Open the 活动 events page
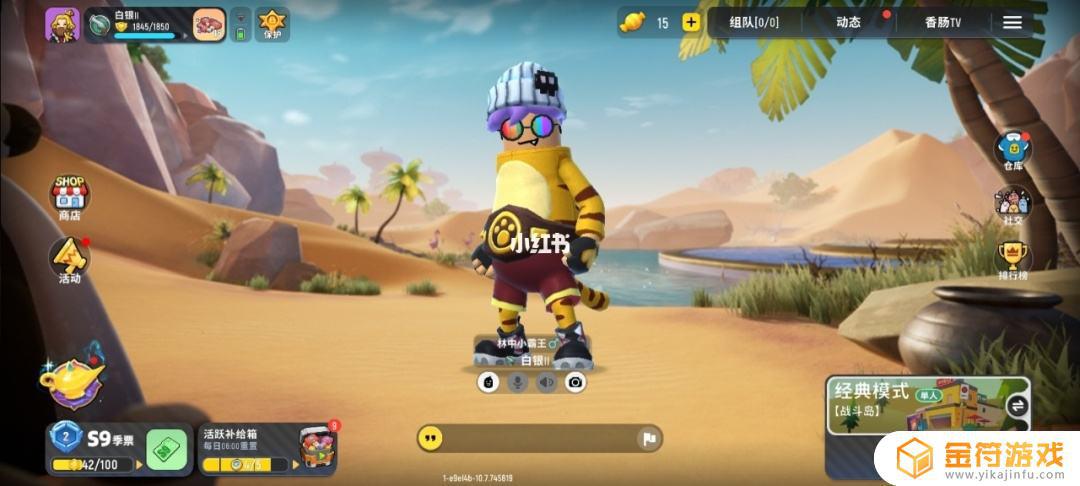The height and width of the screenshot is (486, 1080). pyautogui.click(x=69, y=260)
